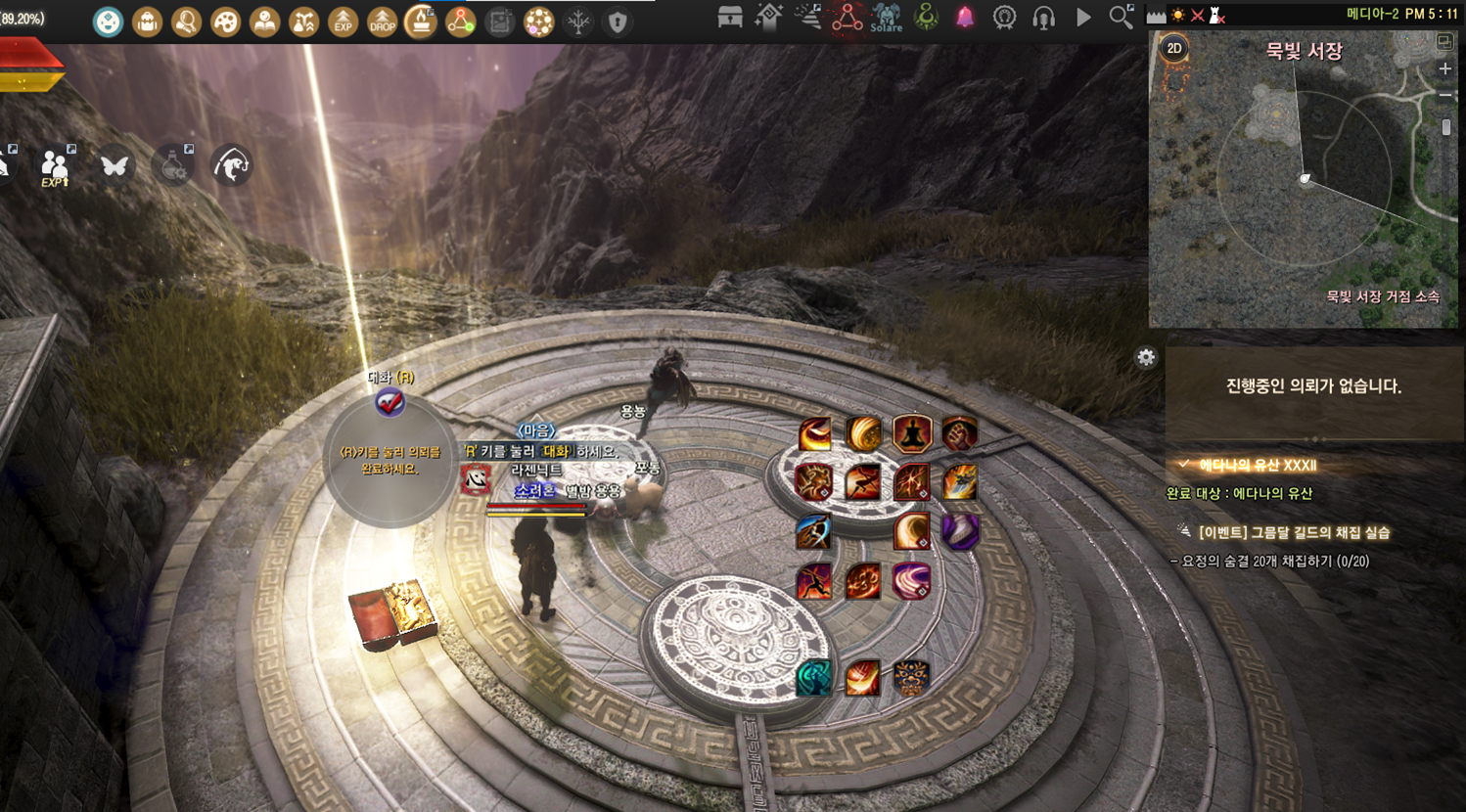This screenshot has width=1466, height=812.
Task: Select the 그믐달 길드의 채집 실습 event quest
Action: [x=1294, y=532]
